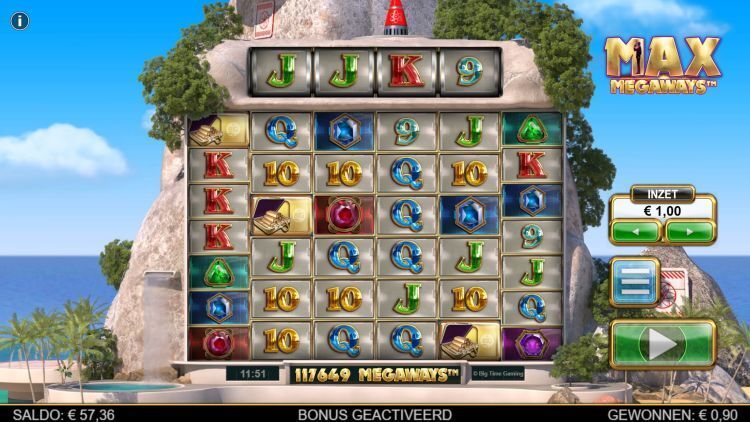Open the blue hamburger menu

click(634, 282)
